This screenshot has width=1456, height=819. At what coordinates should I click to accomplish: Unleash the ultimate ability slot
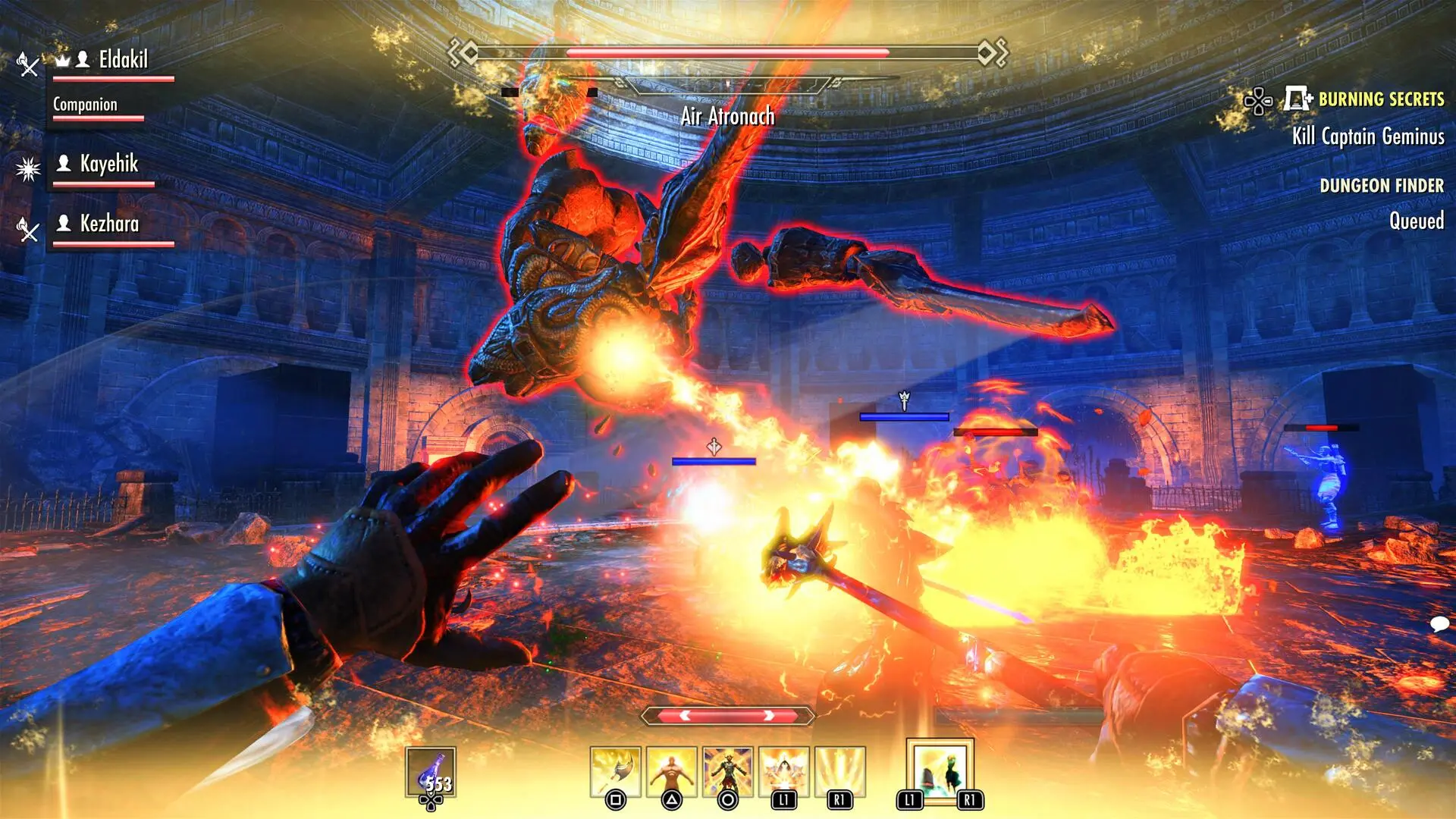point(940,769)
